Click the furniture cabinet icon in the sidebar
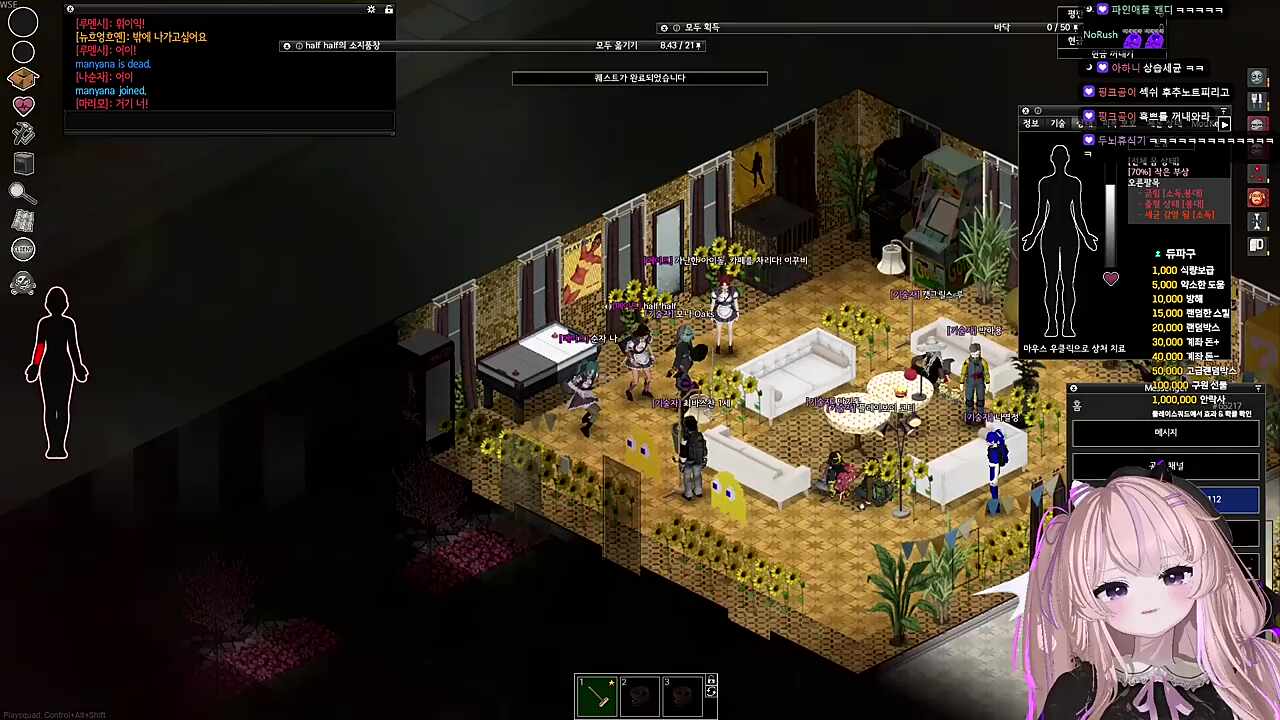1280x720 pixels. (23, 164)
